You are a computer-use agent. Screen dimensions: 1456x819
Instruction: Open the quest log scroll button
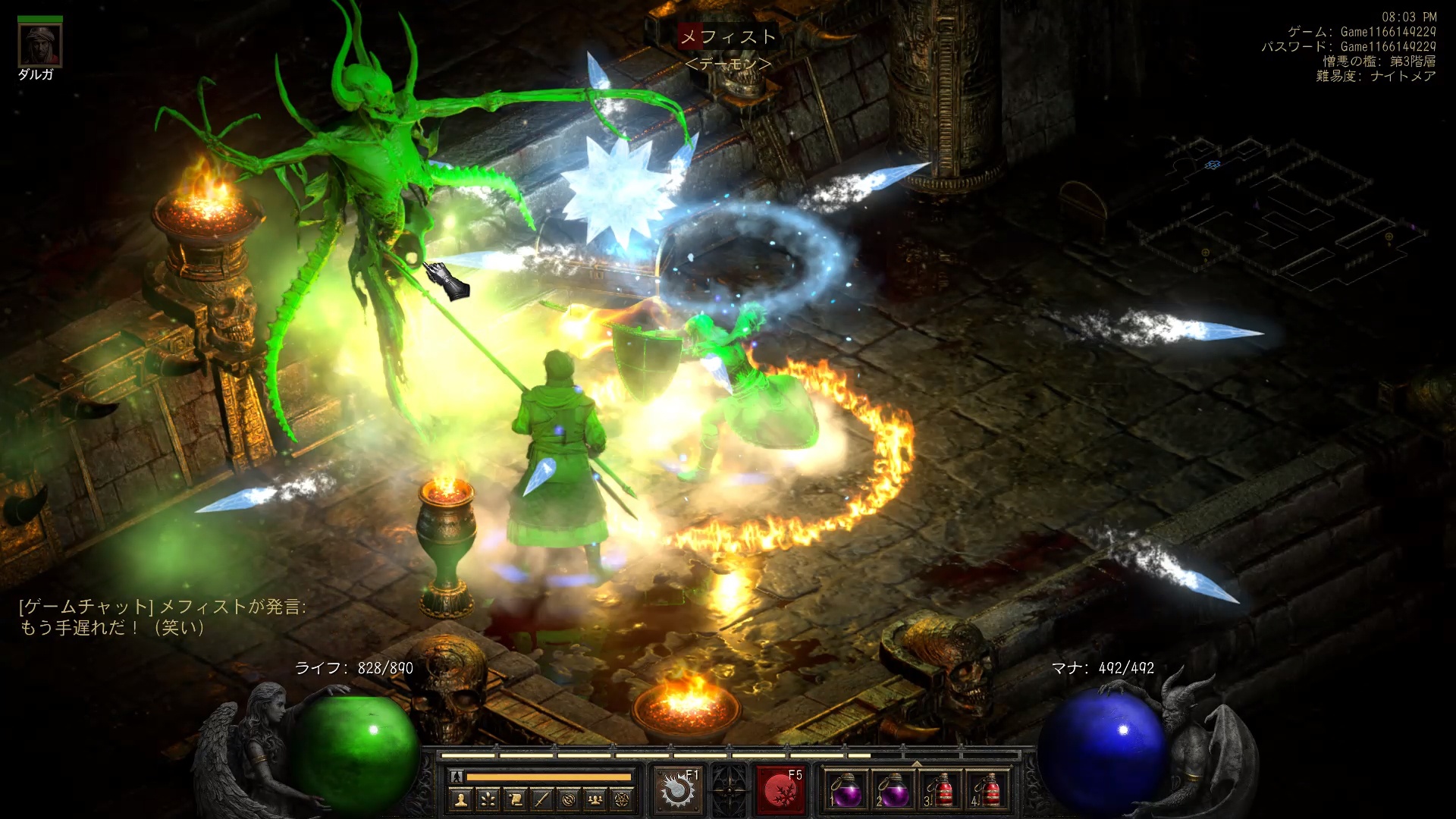point(515,799)
